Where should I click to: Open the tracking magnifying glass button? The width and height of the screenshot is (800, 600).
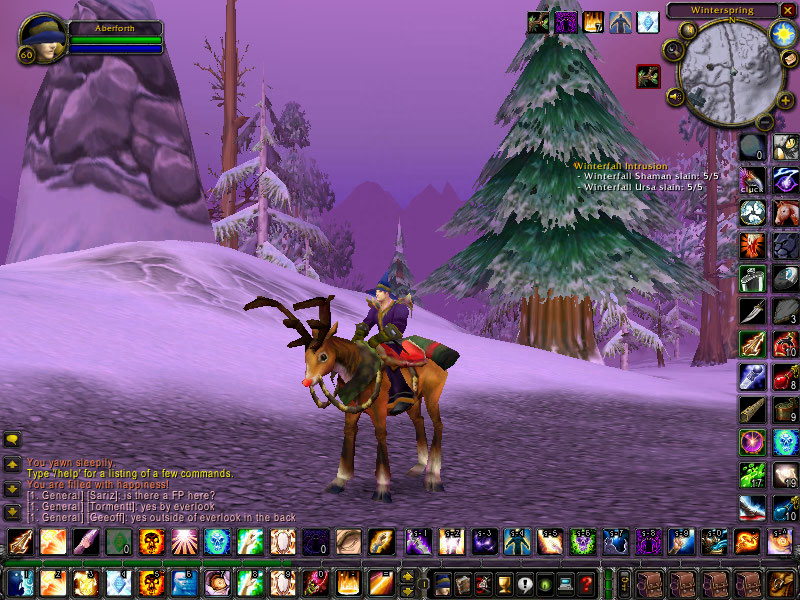(x=672, y=50)
